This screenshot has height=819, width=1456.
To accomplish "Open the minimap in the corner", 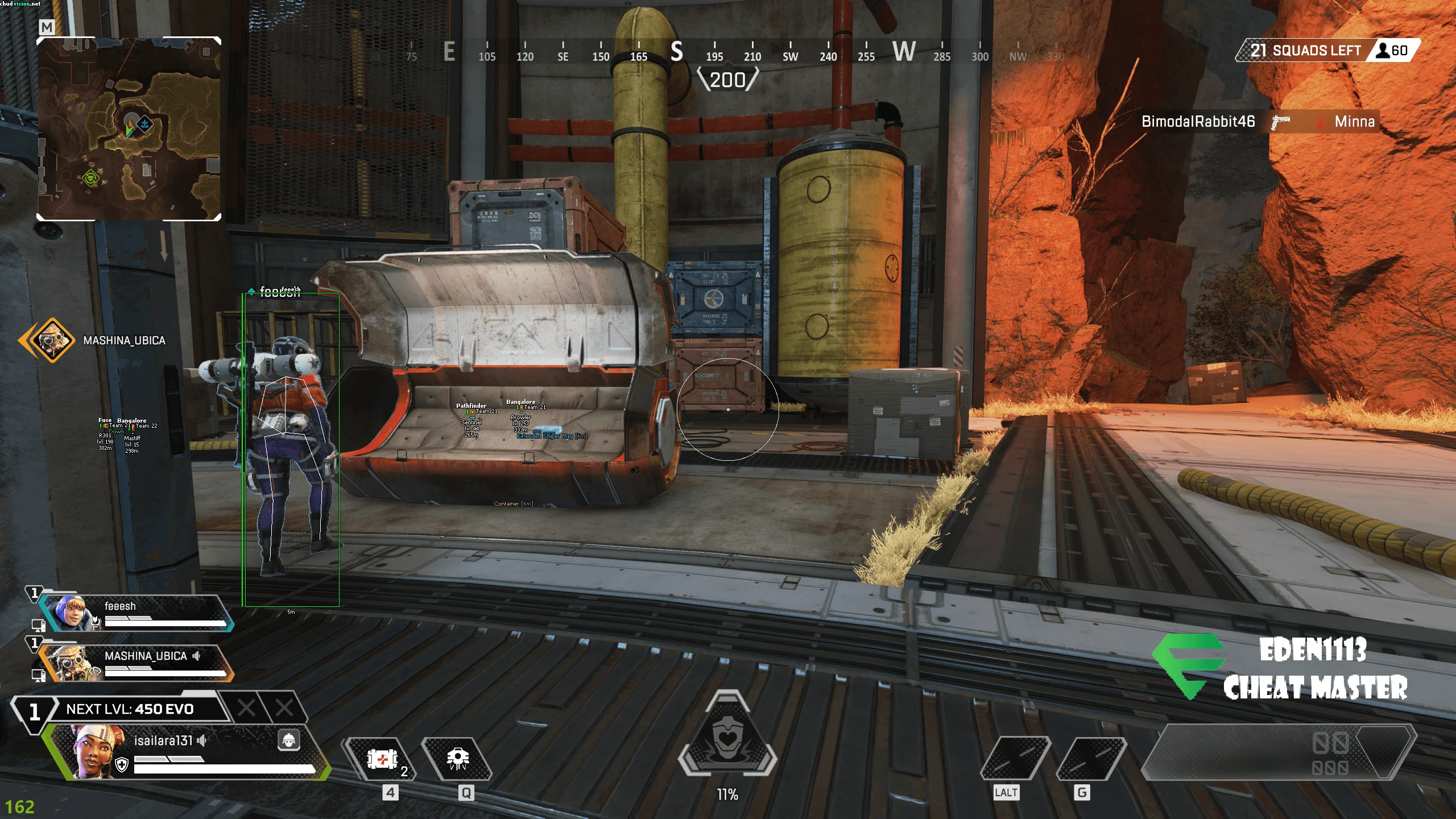I will pyautogui.click(x=129, y=129).
